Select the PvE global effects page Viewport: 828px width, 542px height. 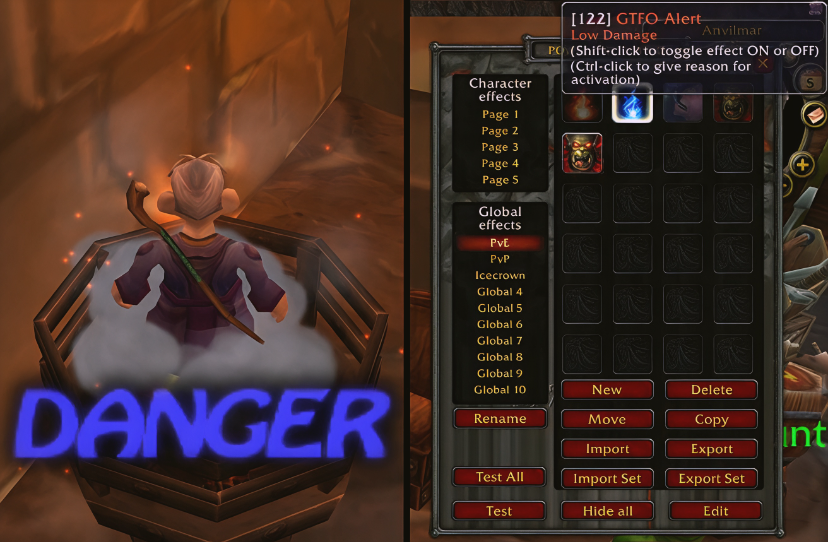click(500, 243)
